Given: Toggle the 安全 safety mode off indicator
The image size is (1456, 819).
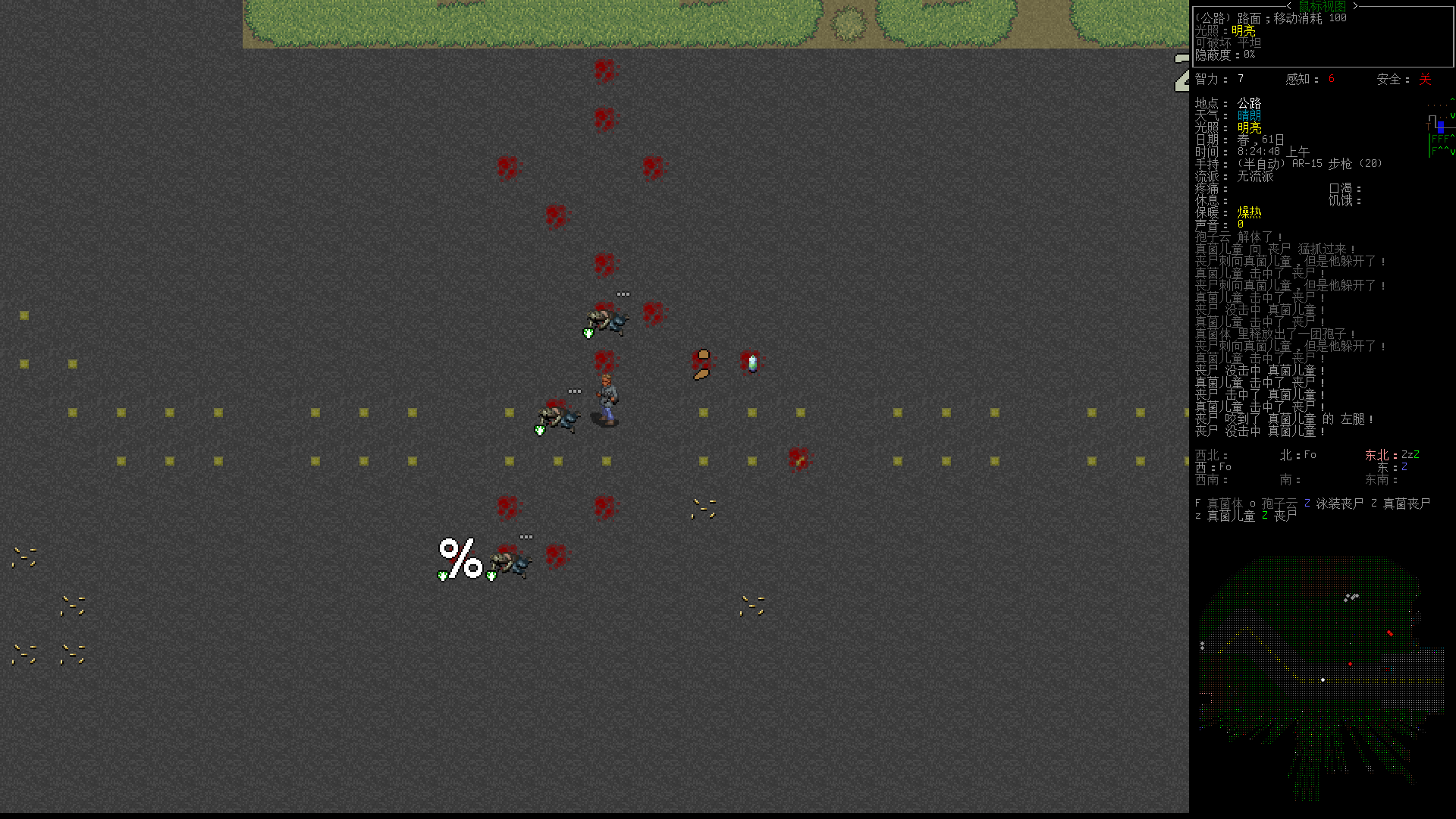Looking at the screenshot, I should click(x=1424, y=79).
